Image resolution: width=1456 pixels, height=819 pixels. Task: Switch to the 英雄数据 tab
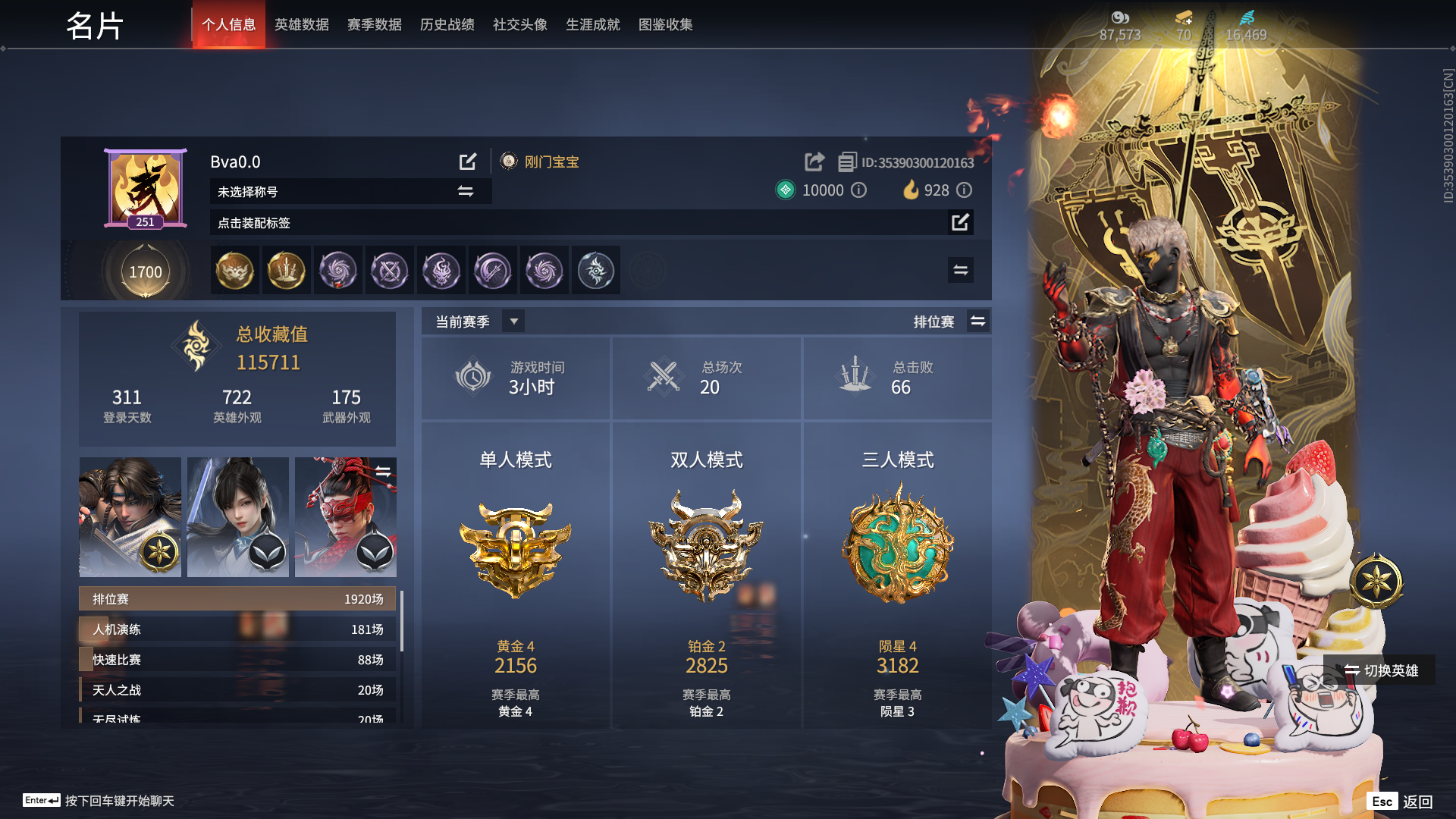pyautogui.click(x=301, y=24)
